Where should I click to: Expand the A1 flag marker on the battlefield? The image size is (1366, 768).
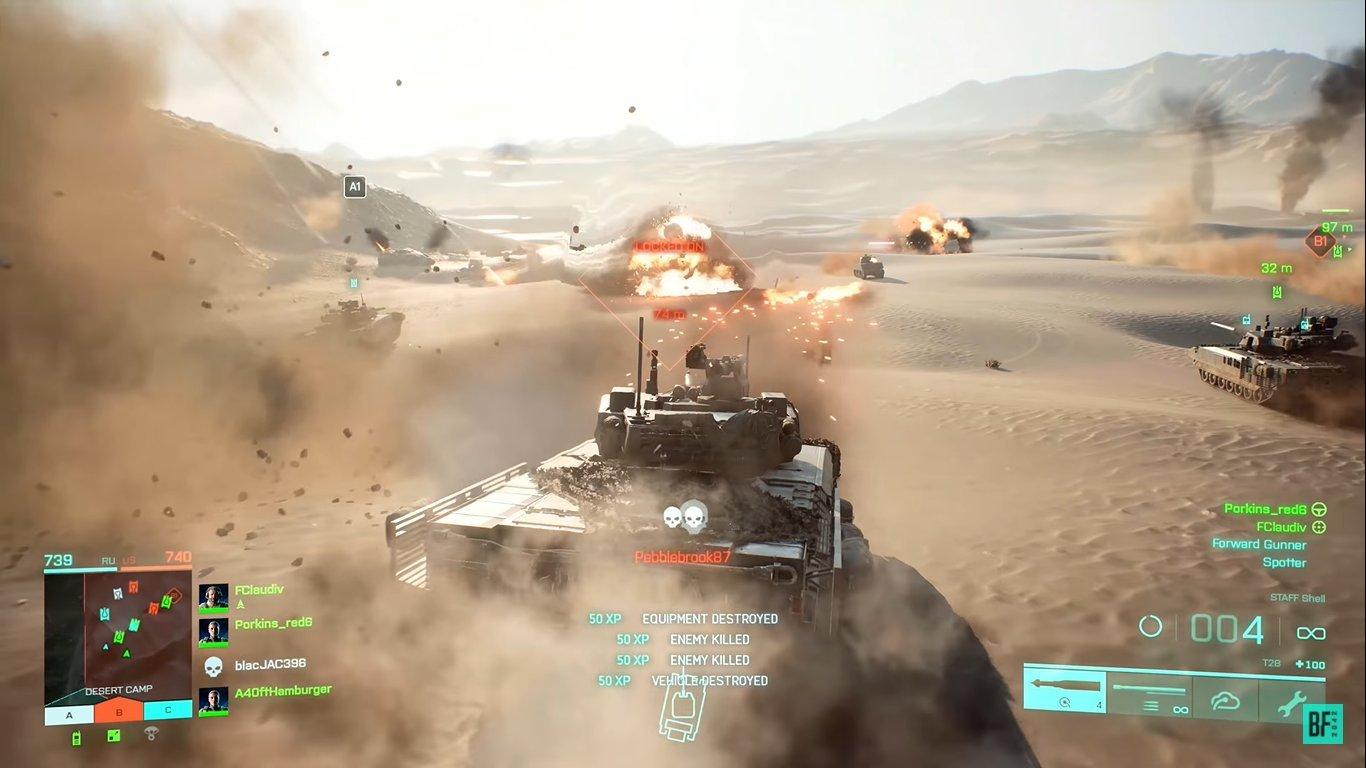(354, 186)
